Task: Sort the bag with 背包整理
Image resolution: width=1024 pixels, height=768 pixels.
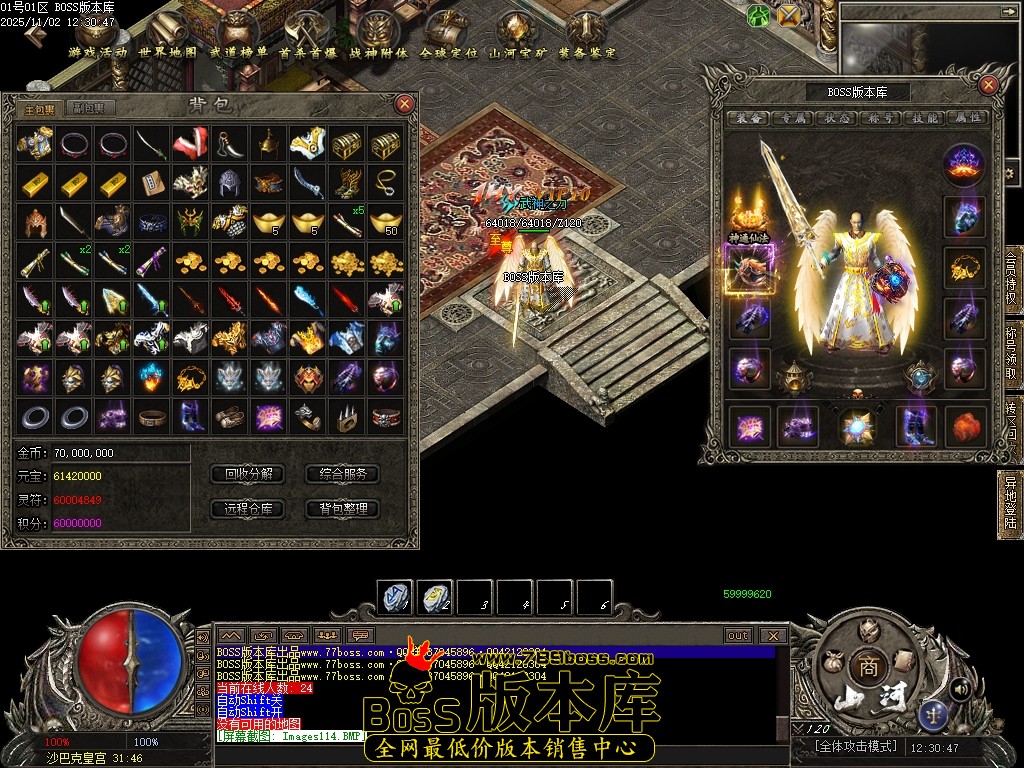Action: [x=343, y=508]
